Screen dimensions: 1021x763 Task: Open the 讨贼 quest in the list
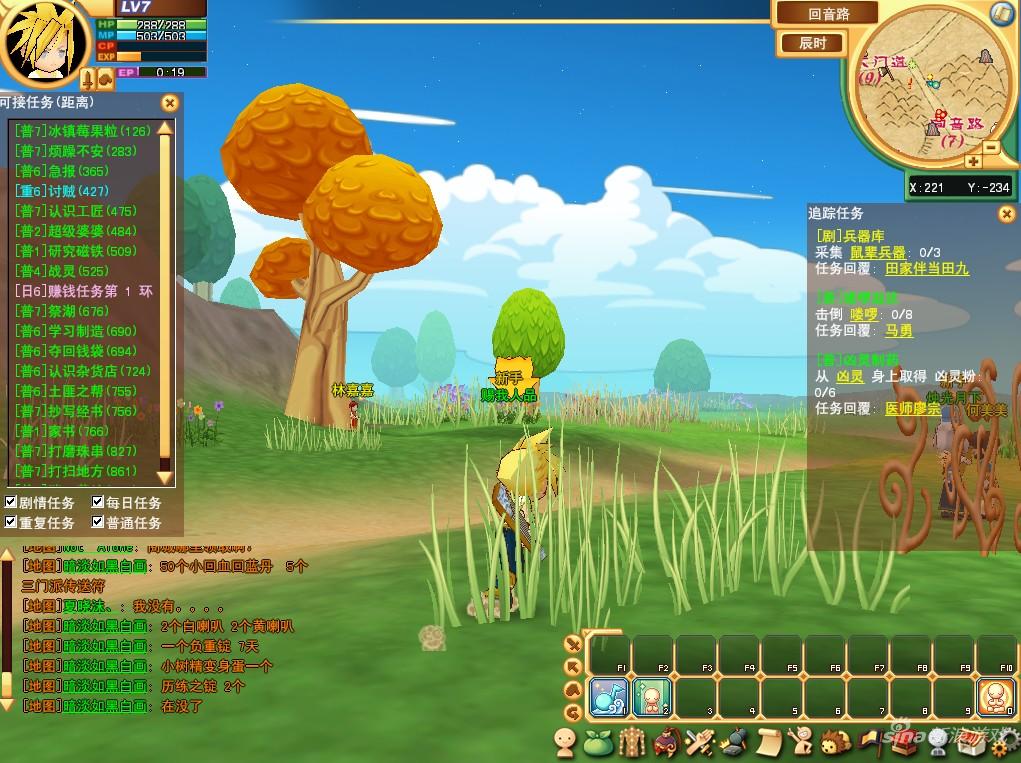tap(62, 191)
